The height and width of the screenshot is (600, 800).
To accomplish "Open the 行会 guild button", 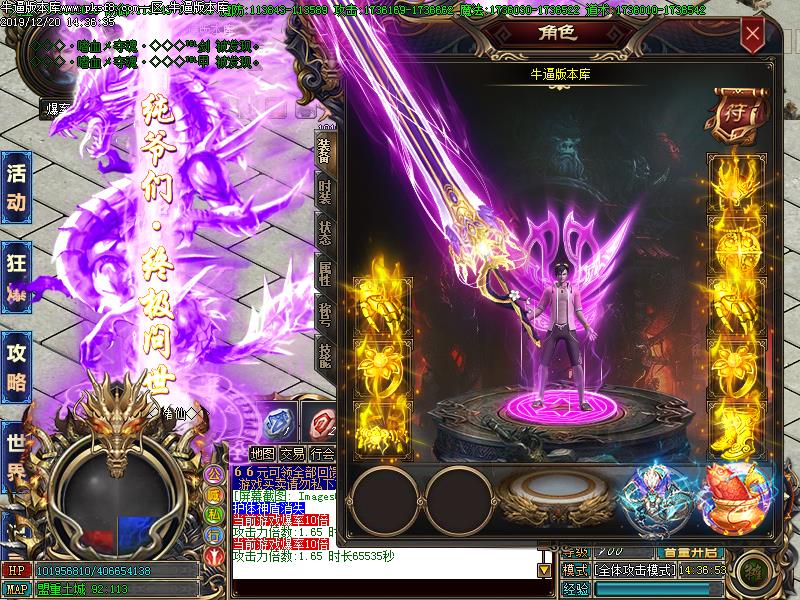I will [322, 453].
